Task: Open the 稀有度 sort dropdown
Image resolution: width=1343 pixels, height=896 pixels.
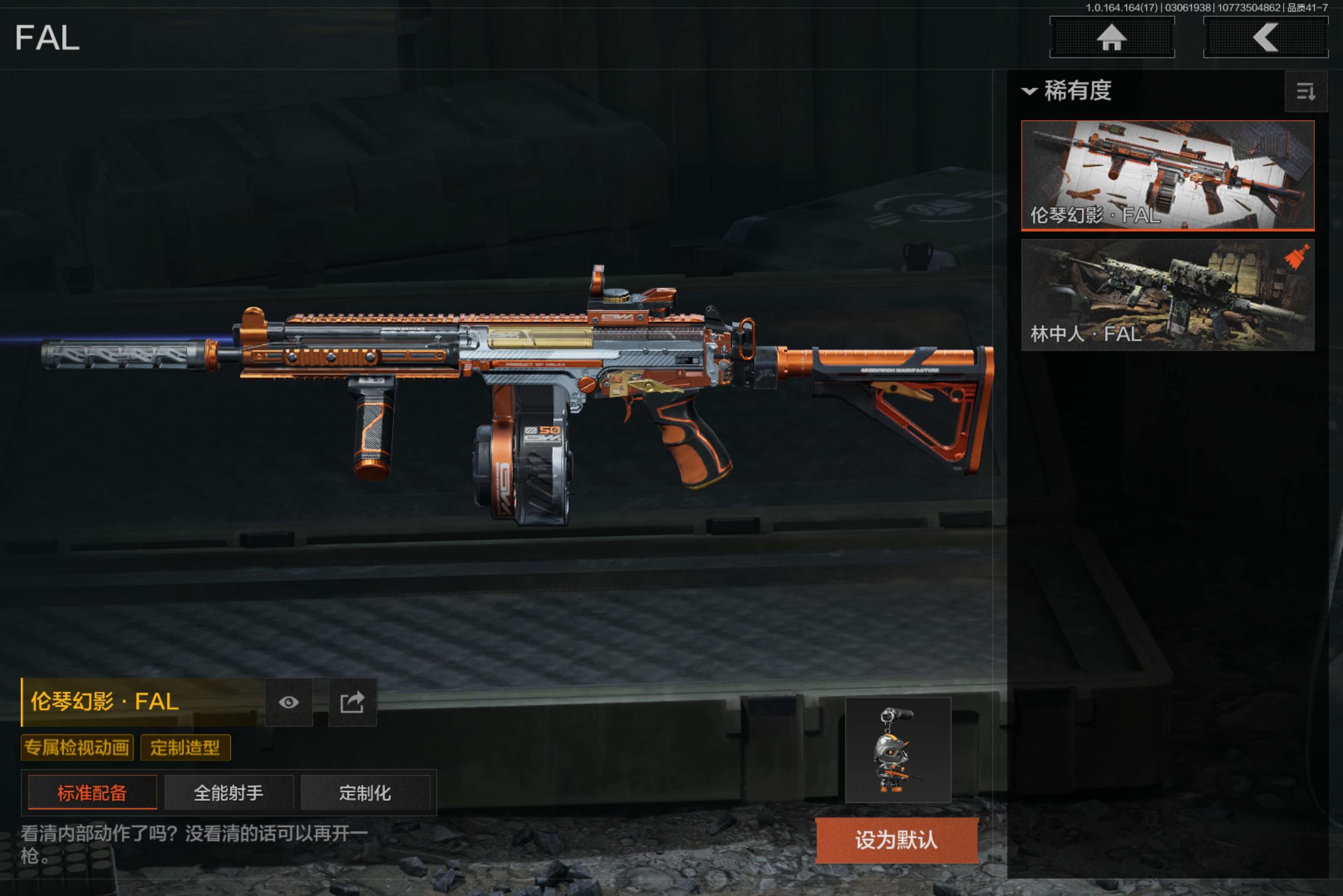Action: (1067, 91)
